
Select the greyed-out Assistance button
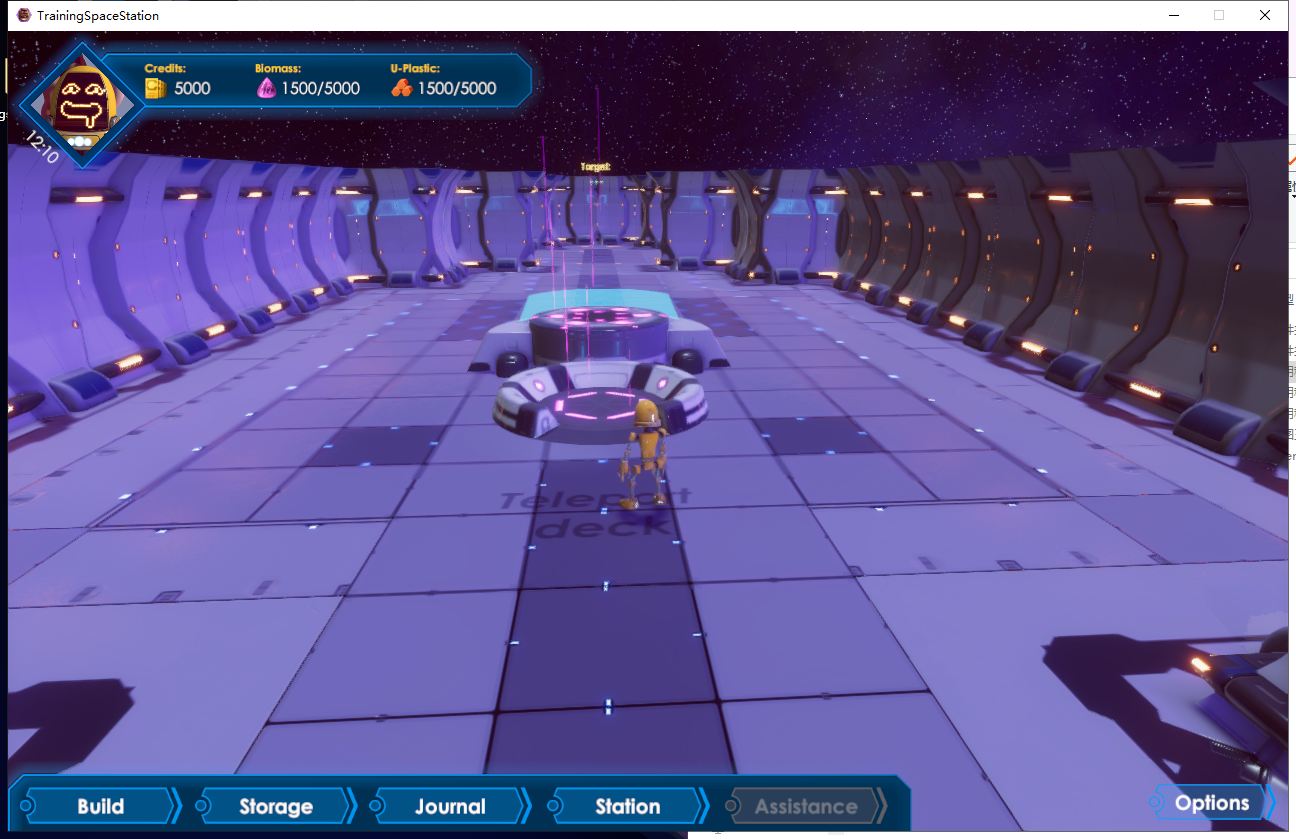[x=805, y=806]
